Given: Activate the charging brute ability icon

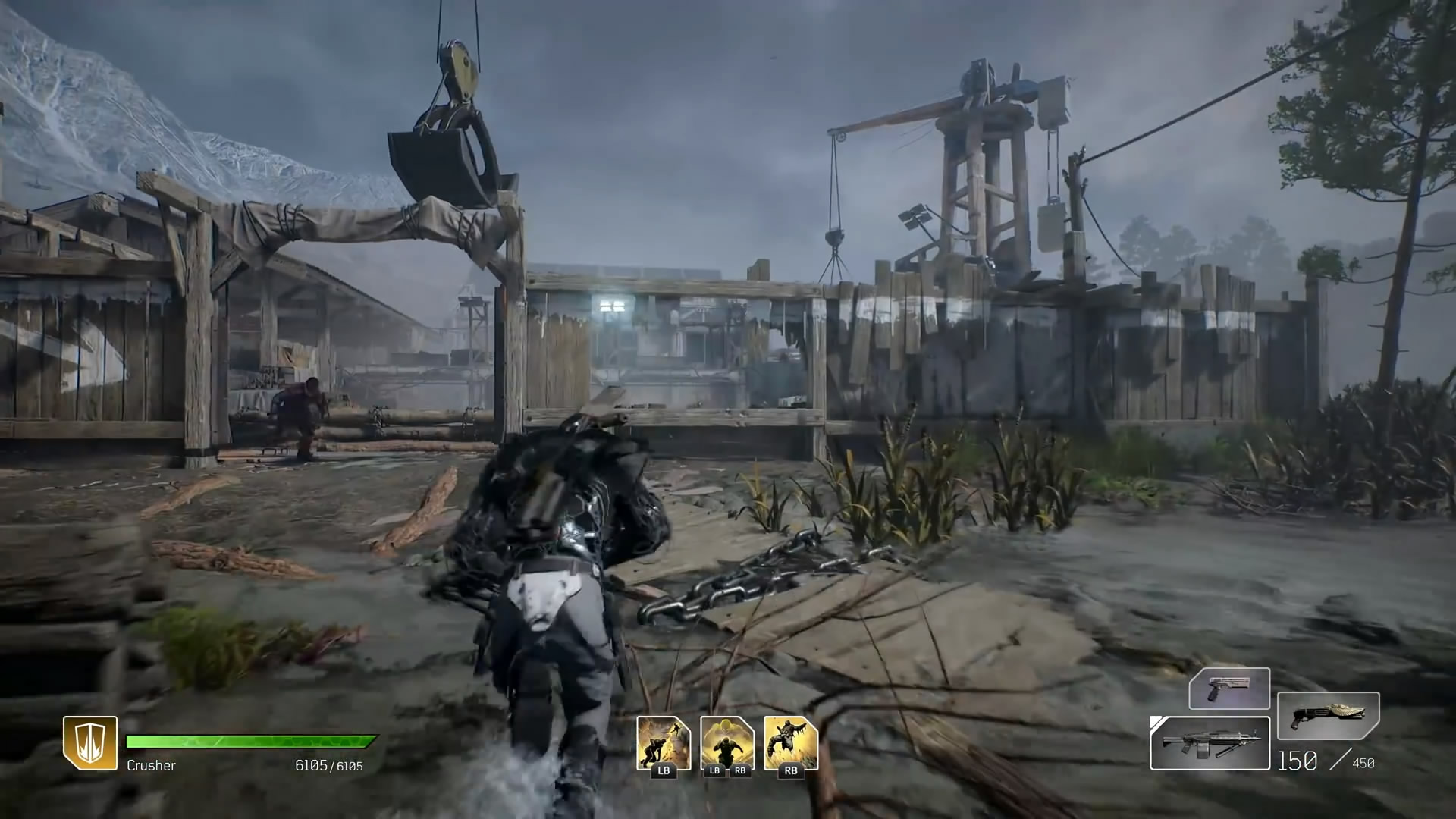Looking at the screenshot, I should pyautogui.click(x=727, y=743).
